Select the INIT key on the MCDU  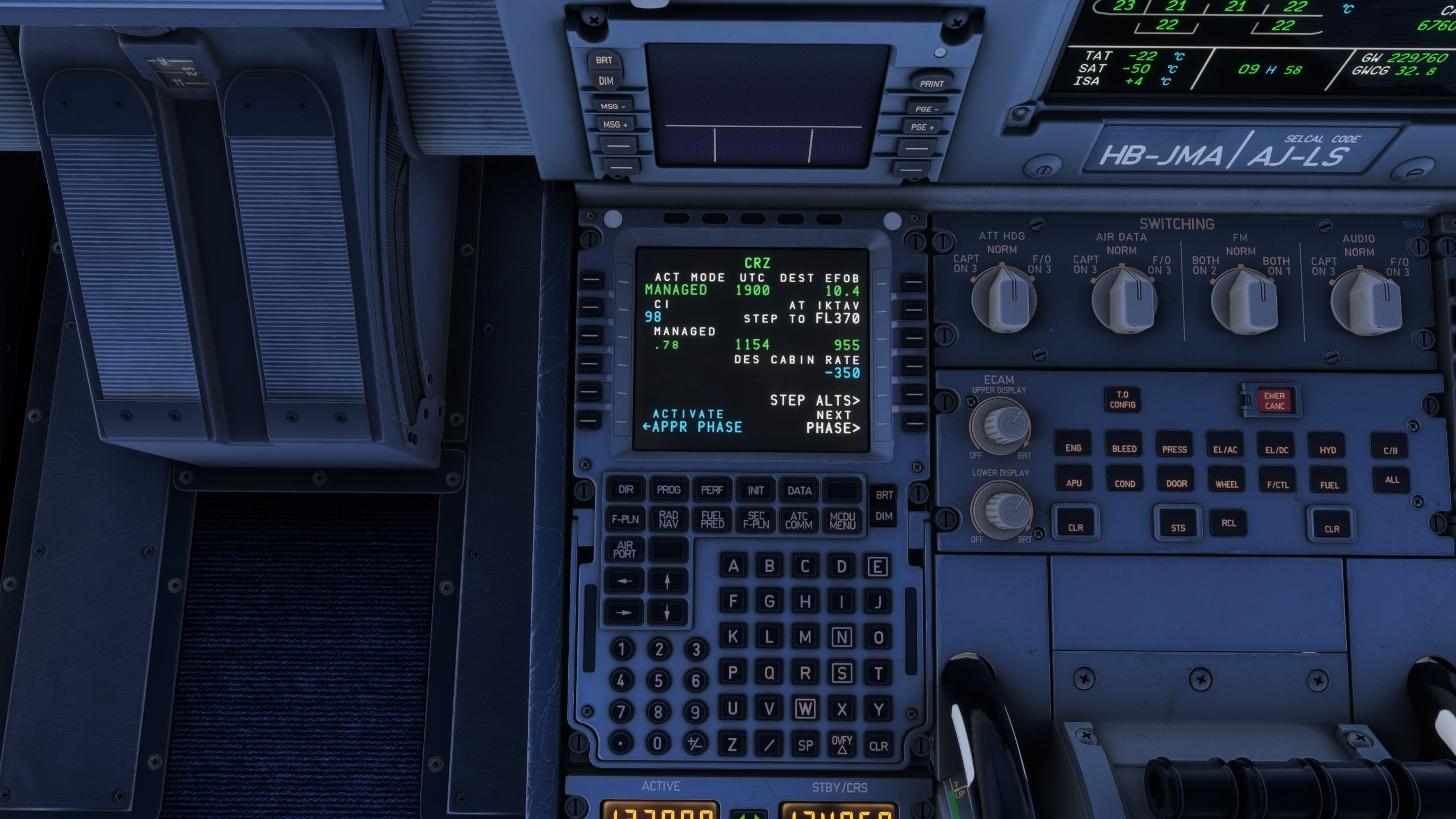tap(755, 490)
